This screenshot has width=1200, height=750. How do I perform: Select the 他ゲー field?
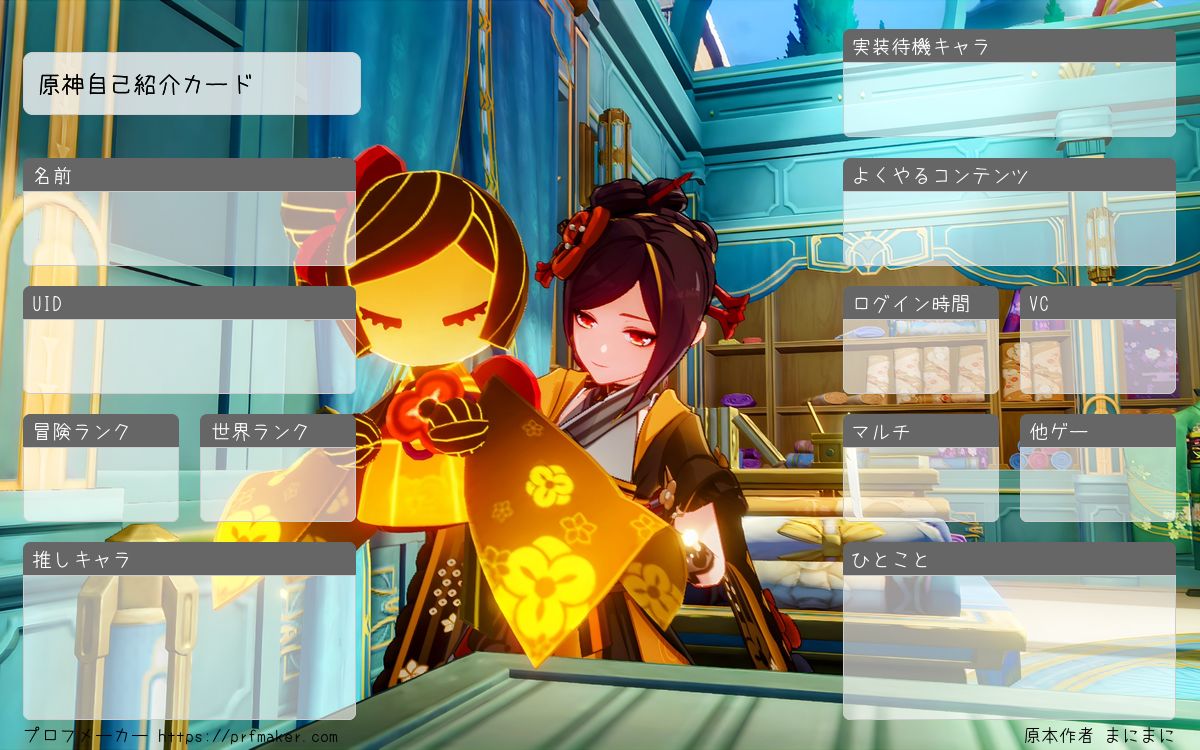point(1097,484)
